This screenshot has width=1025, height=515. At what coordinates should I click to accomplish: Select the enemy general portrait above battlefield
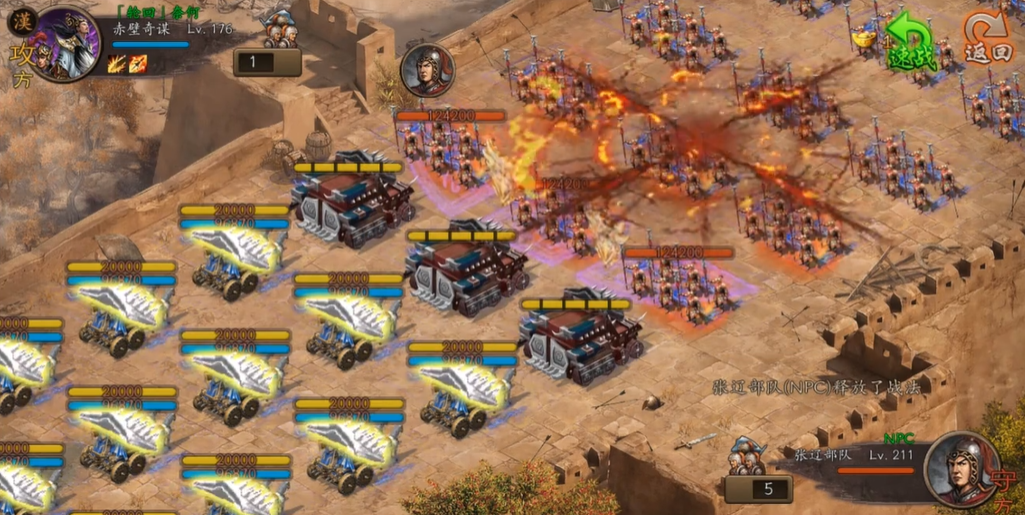(428, 70)
